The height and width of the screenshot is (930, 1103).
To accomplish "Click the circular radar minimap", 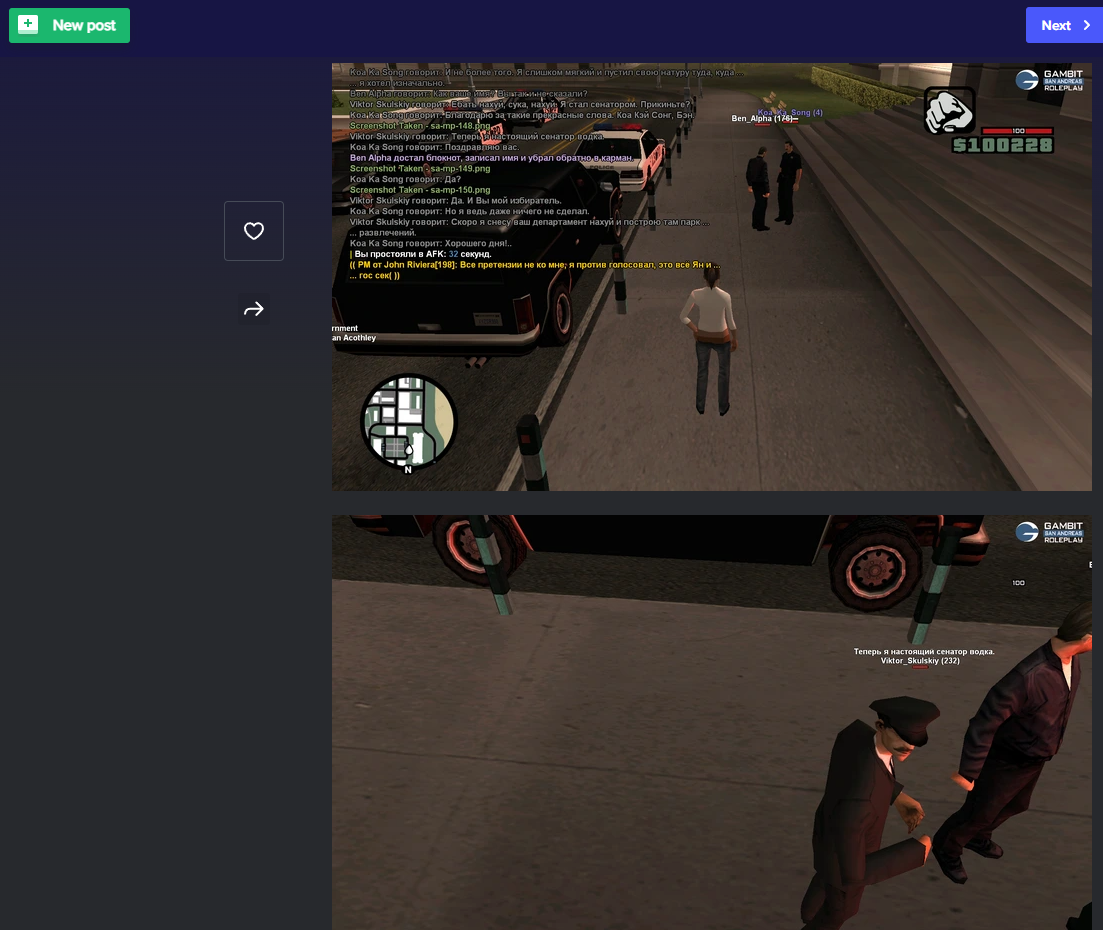I will point(408,421).
